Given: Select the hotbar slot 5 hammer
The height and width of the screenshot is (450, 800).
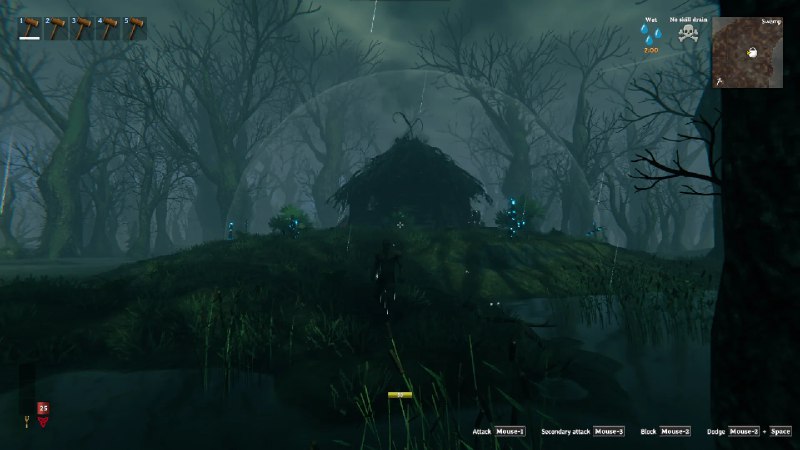Looking at the screenshot, I should (135, 27).
